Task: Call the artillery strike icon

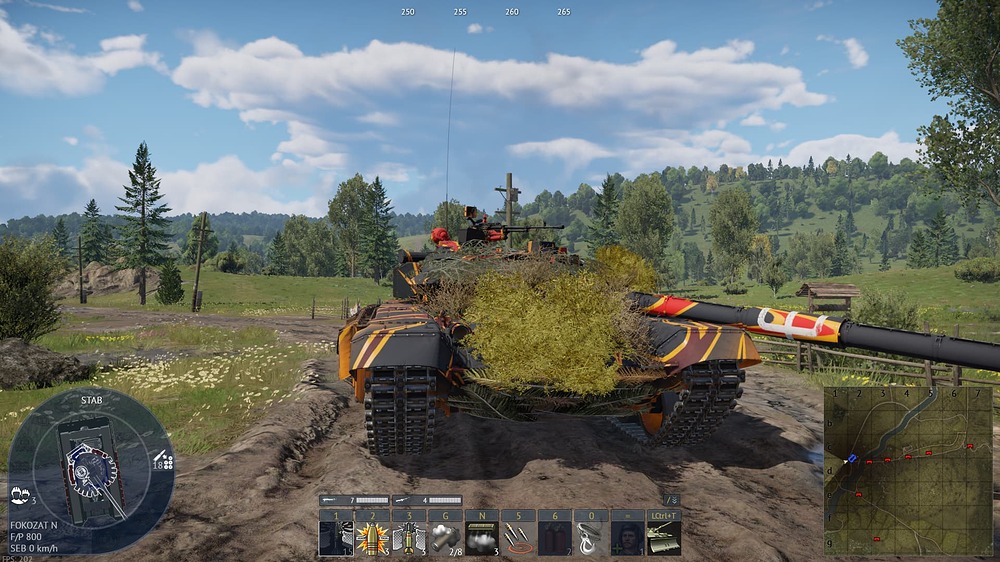Action: pyautogui.click(x=518, y=538)
